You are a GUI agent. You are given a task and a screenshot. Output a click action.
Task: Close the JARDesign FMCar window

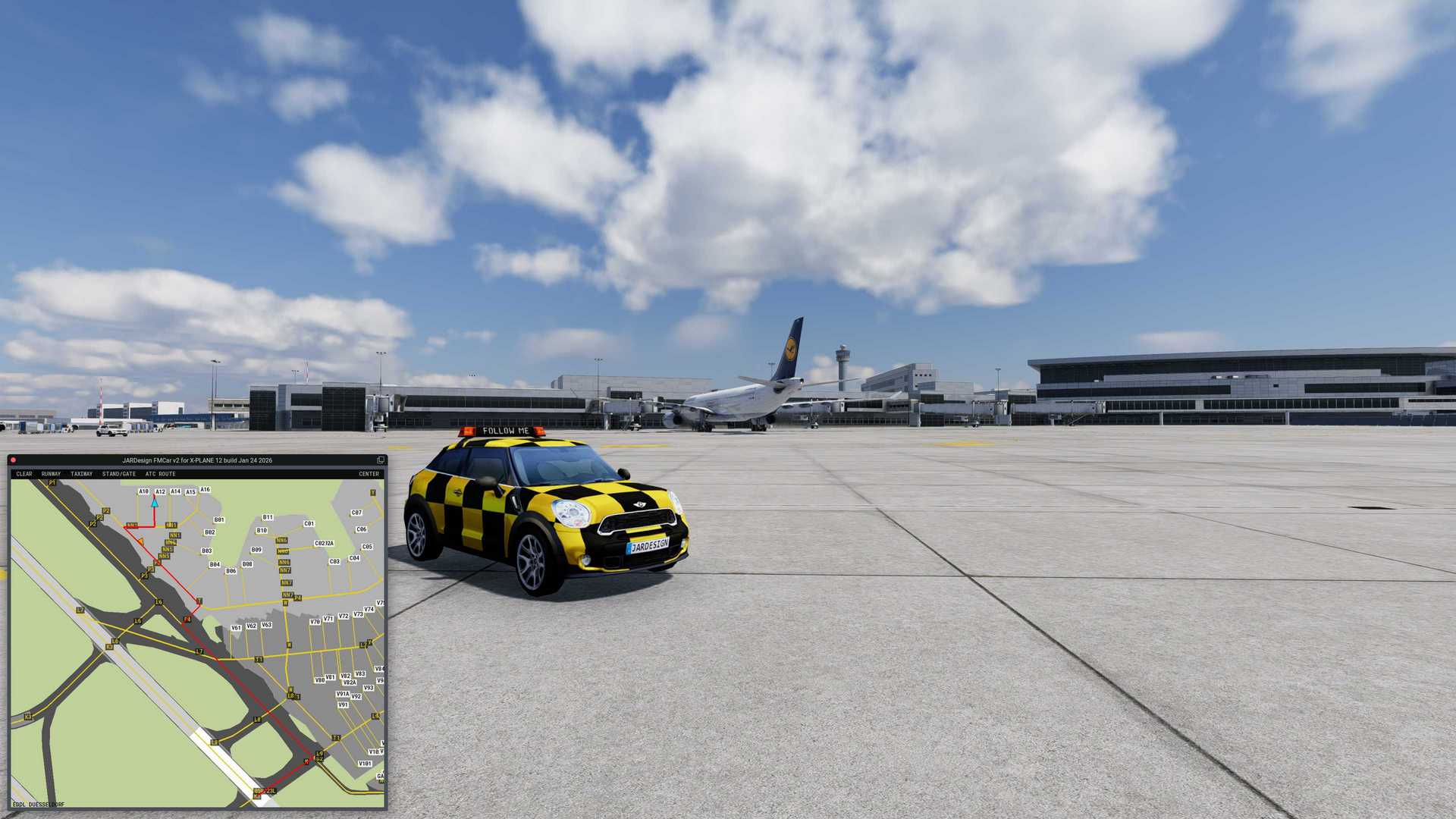point(13,460)
